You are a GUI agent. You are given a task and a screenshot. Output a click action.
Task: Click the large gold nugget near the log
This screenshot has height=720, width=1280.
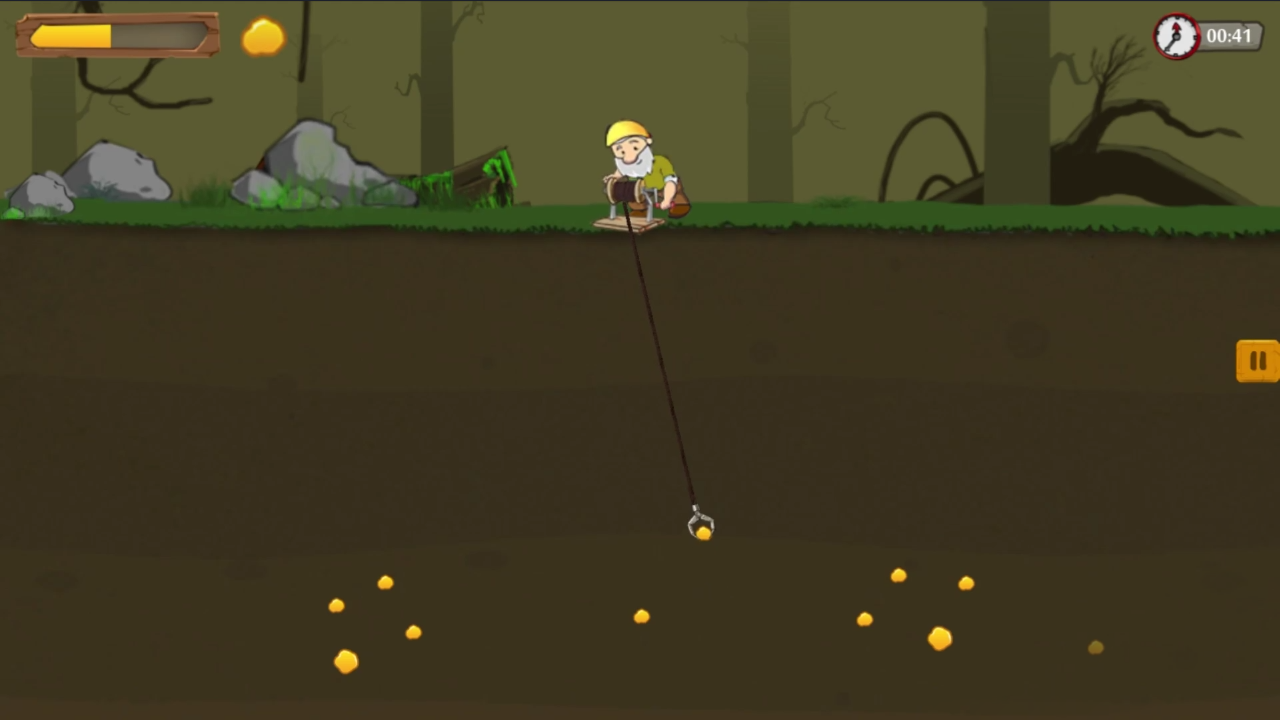(345, 662)
